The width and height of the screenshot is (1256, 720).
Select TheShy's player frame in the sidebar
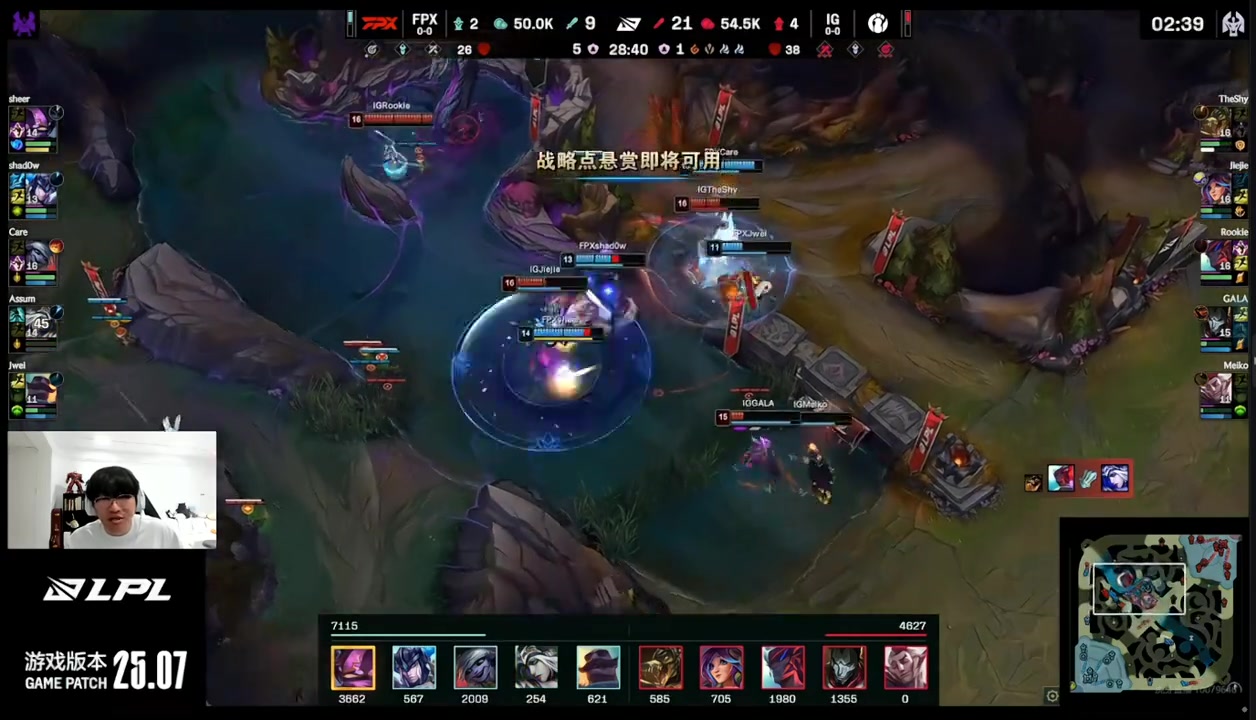click(x=1222, y=127)
